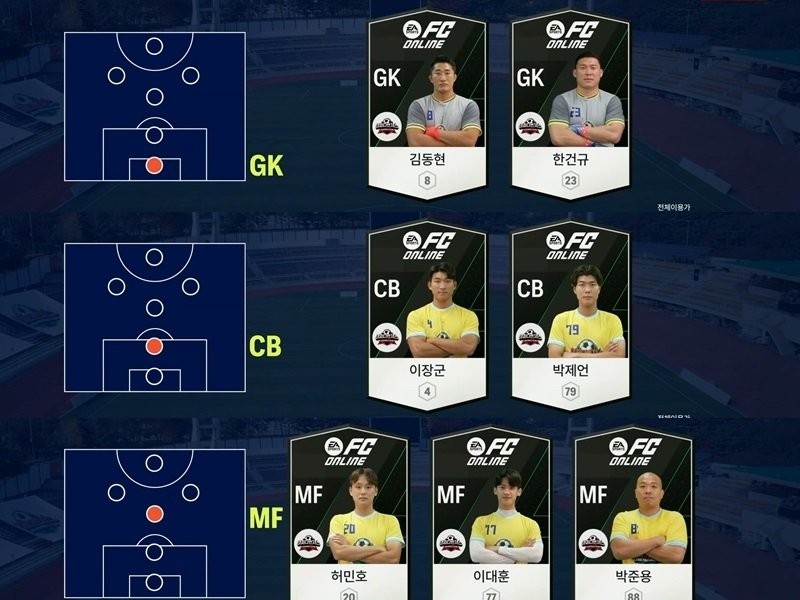This screenshot has height=600, width=800.
Task: Choose the 한건규 number 23 card
Action: (570, 105)
